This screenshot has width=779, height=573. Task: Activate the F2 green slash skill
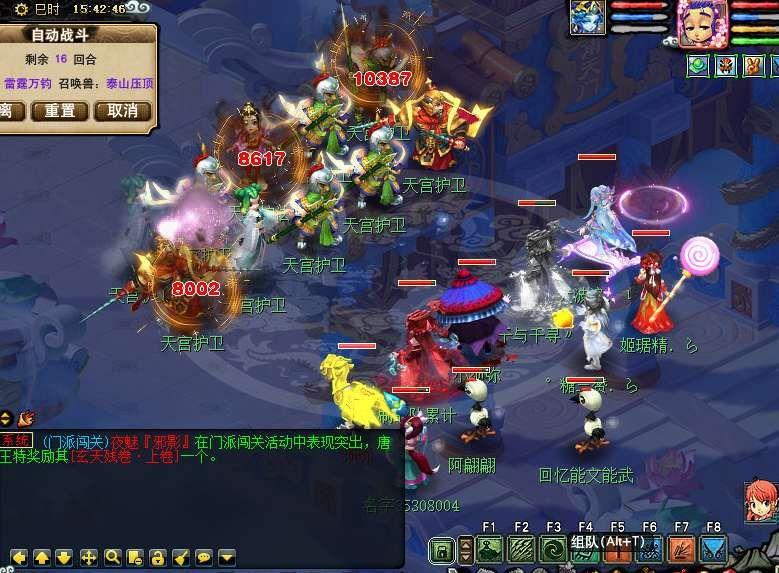coord(521,548)
